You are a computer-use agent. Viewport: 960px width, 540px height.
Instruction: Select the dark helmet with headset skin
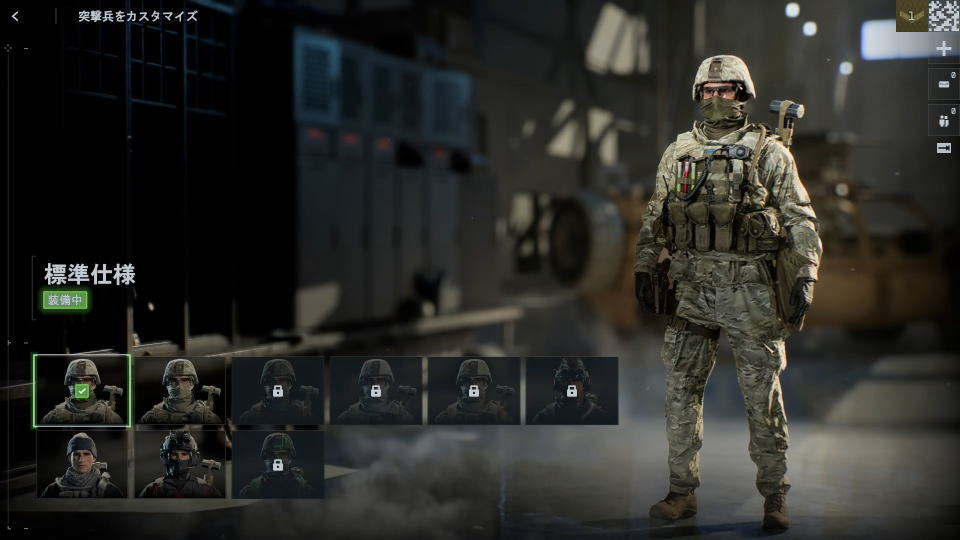(x=179, y=464)
